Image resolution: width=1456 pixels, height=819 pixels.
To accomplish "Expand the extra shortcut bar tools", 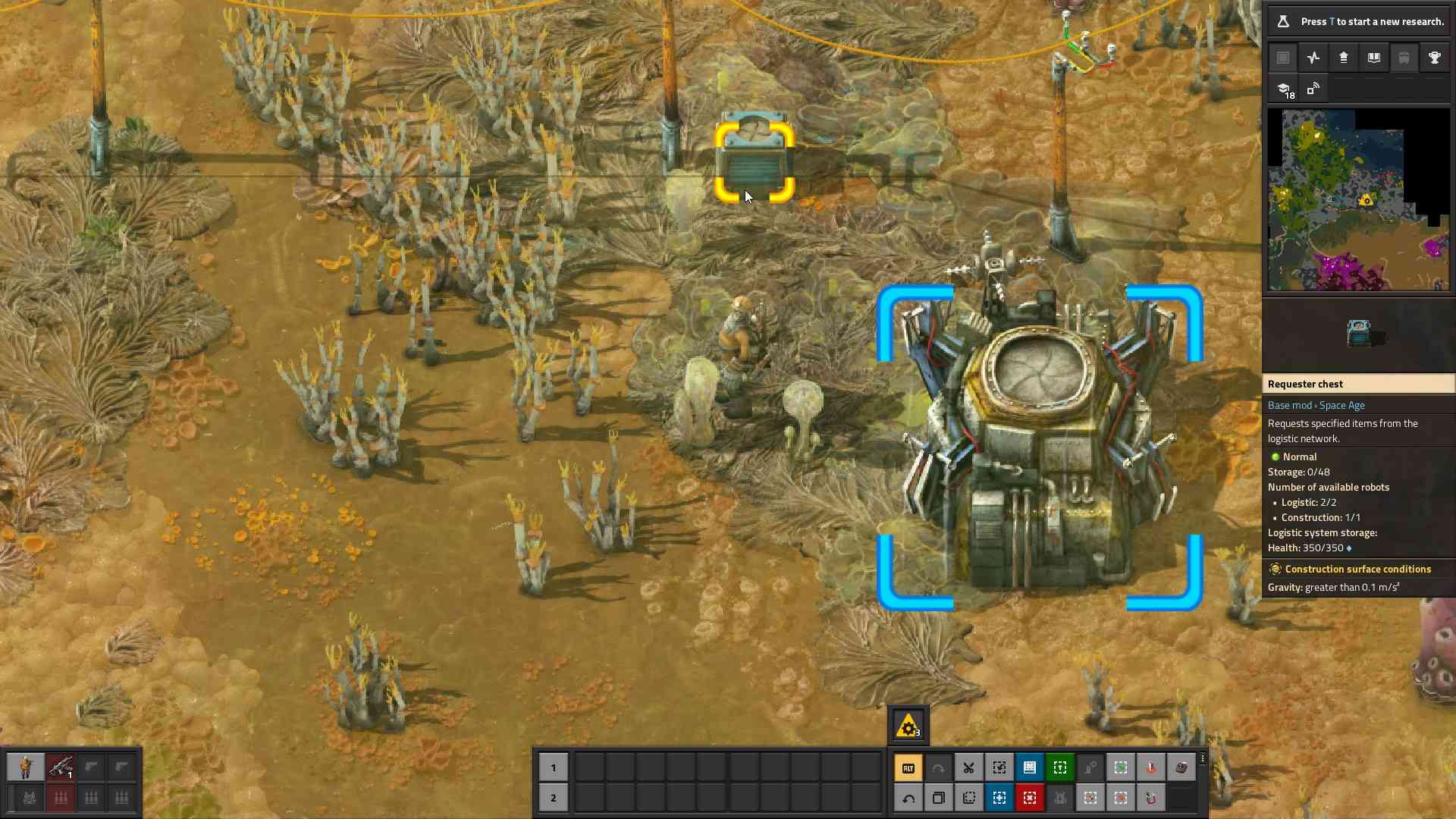I will [1203, 758].
